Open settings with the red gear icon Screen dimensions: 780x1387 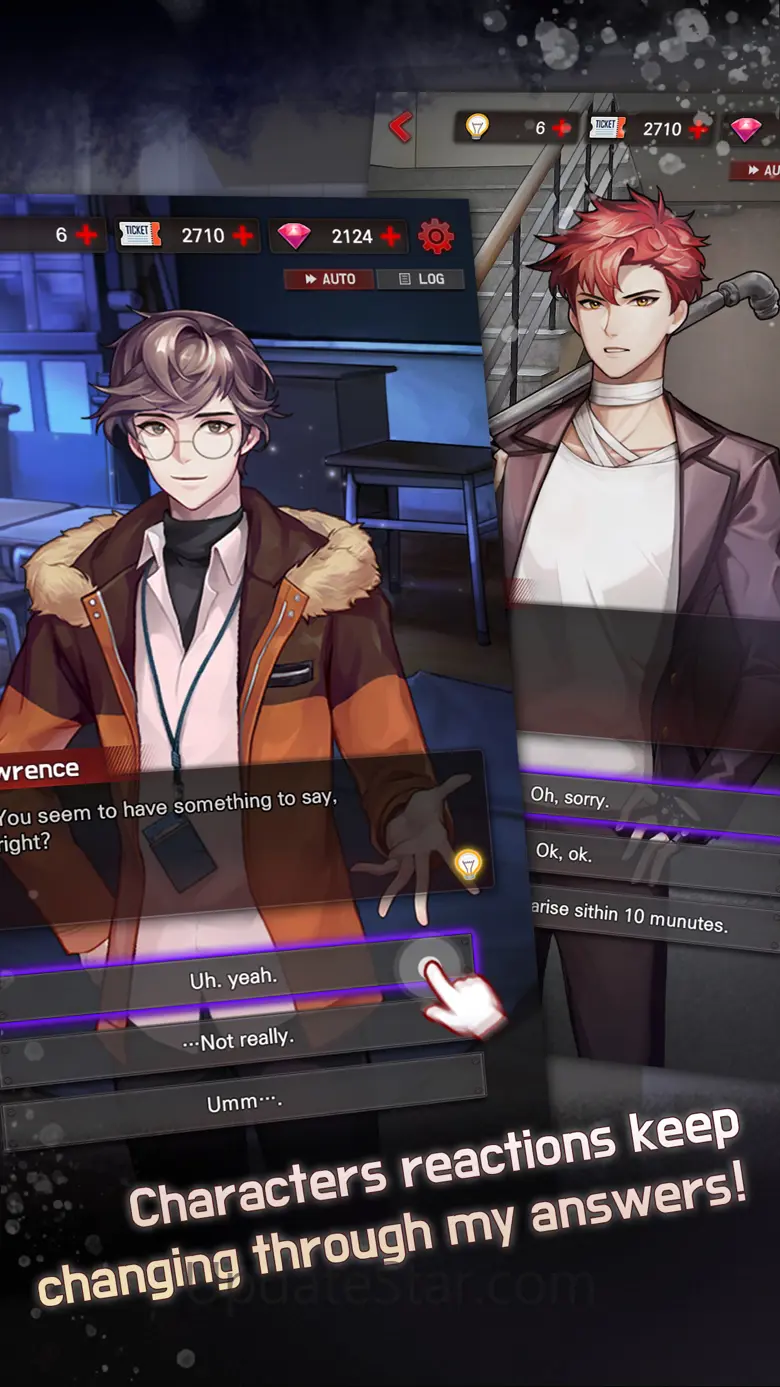pyautogui.click(x=436, y=236)
